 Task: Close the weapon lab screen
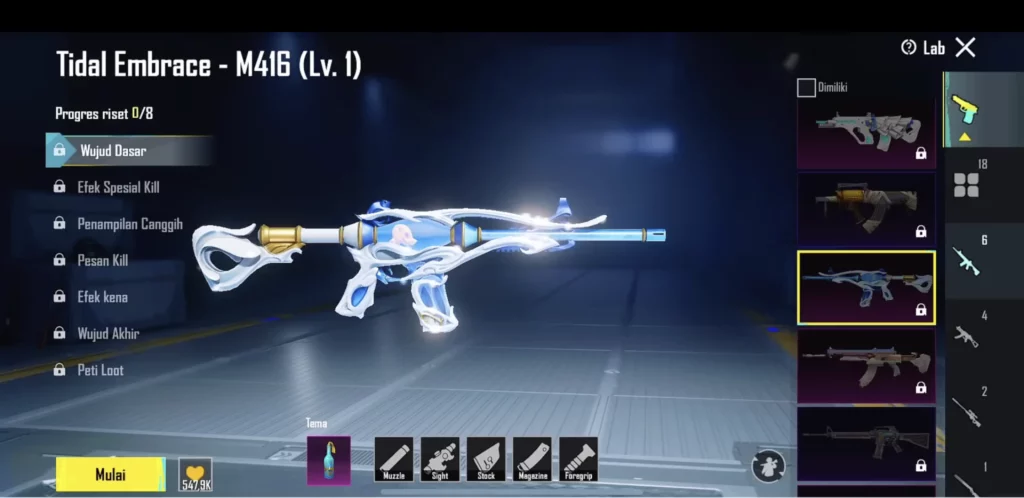[x=965, y=47]
